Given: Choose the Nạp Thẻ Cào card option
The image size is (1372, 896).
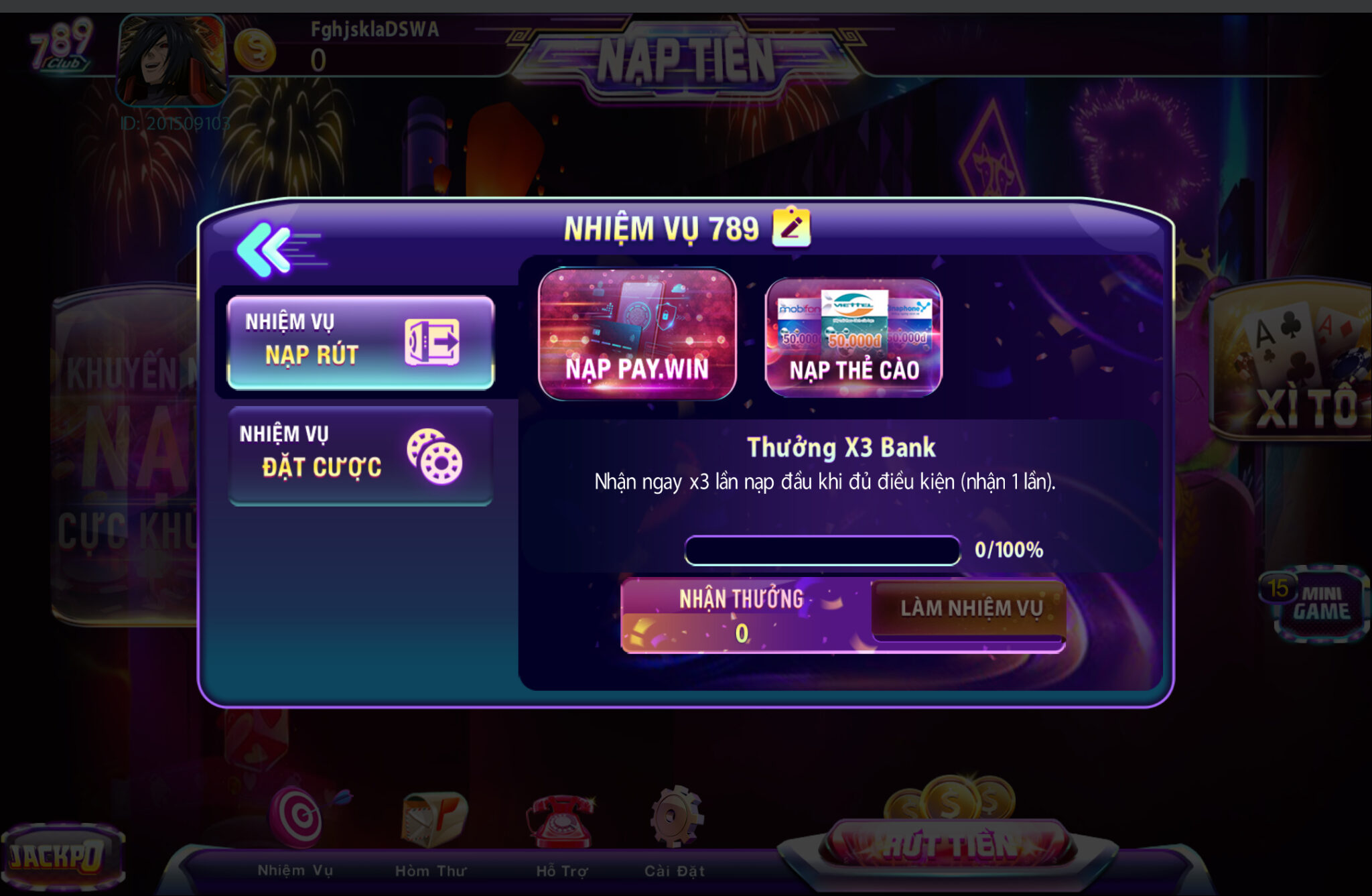Looking at the screenshot, I should (853, 338).
